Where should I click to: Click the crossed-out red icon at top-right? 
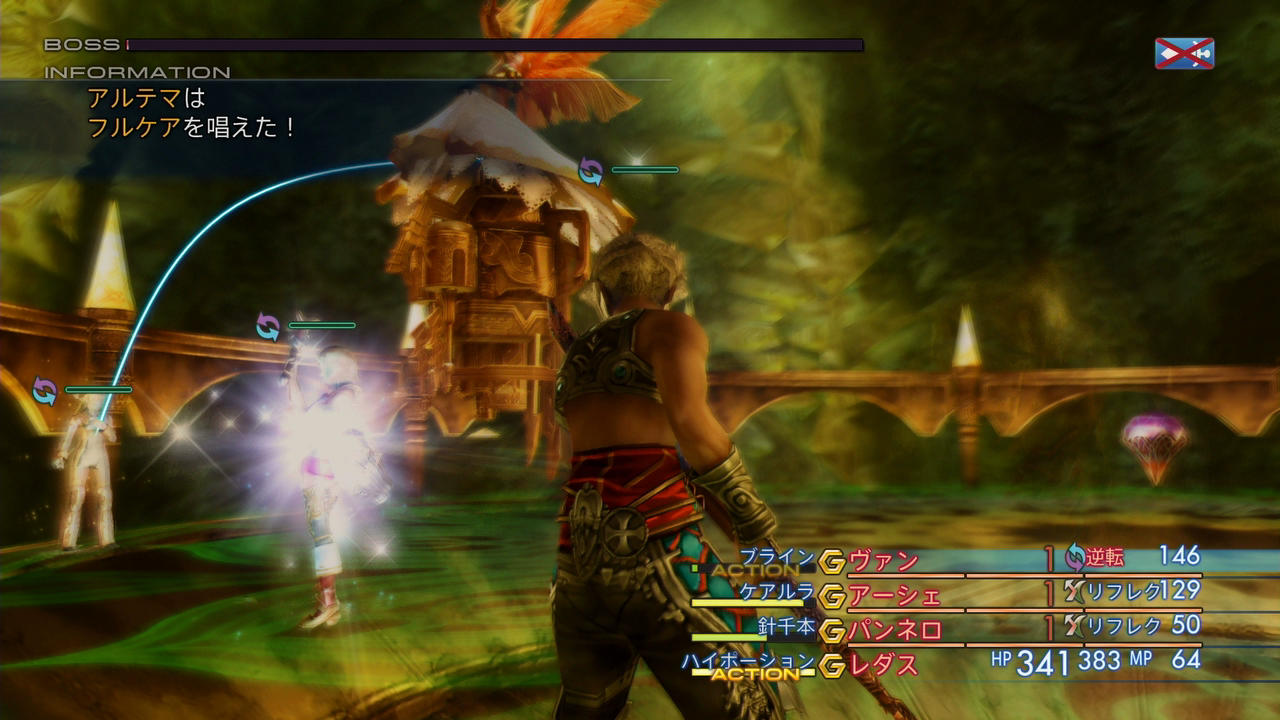(1184, 54)
